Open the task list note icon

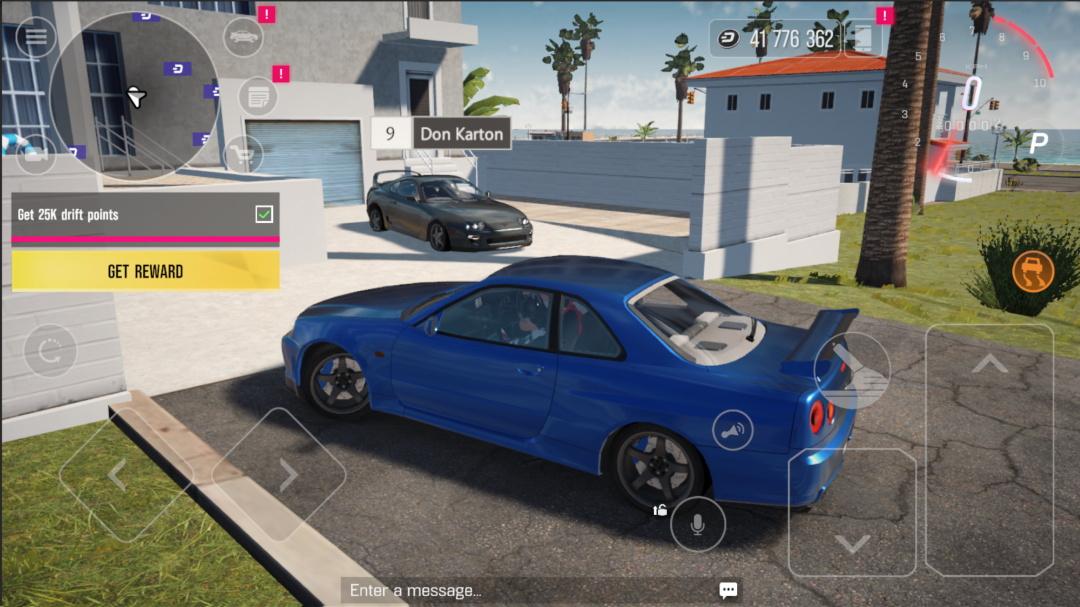[258, 98]
